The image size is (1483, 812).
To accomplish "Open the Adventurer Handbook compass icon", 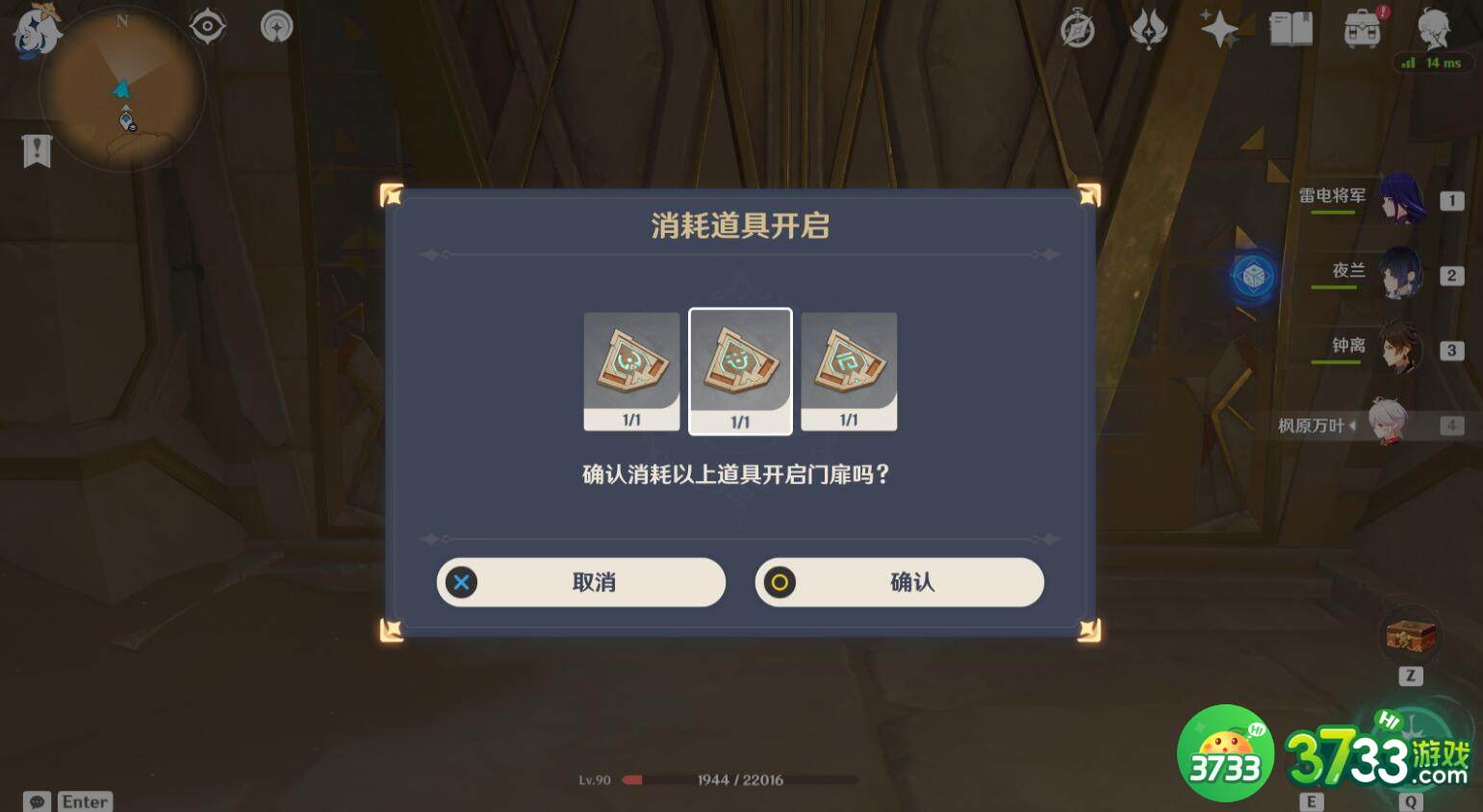I will pos(1076,29).
